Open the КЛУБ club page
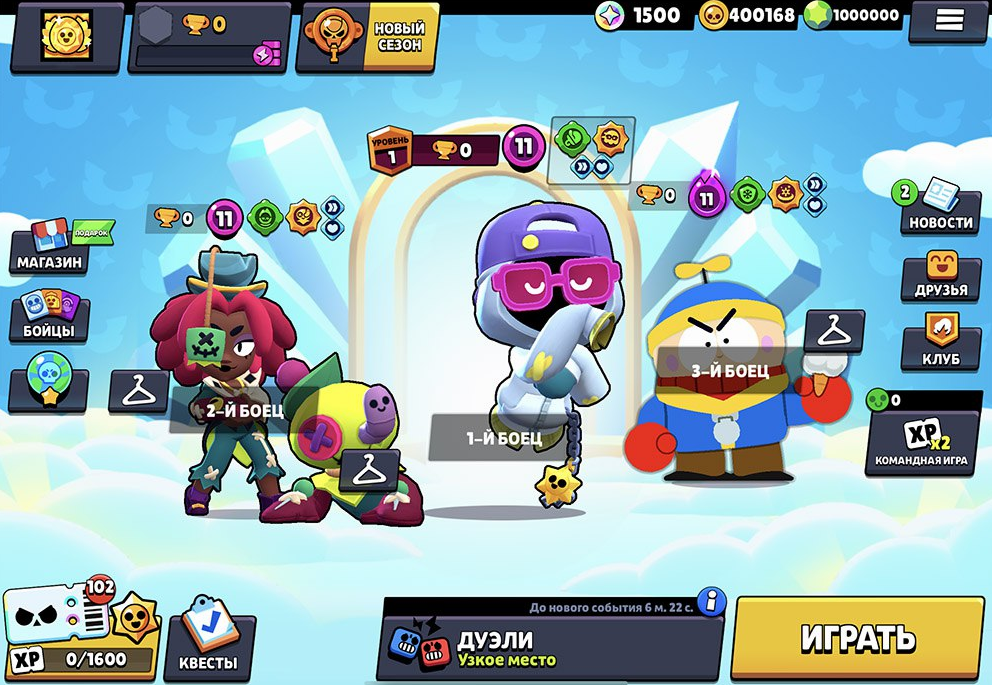This screenshot has height=685, width=992. coord(940,342)
